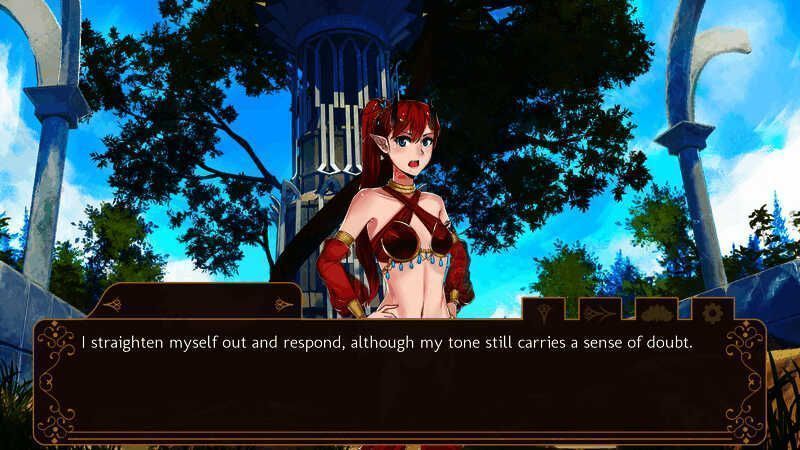Click the fleur-de-lis ornament icon tab
This screenshot has width=800, height=450.
click(x=544, y=312)
